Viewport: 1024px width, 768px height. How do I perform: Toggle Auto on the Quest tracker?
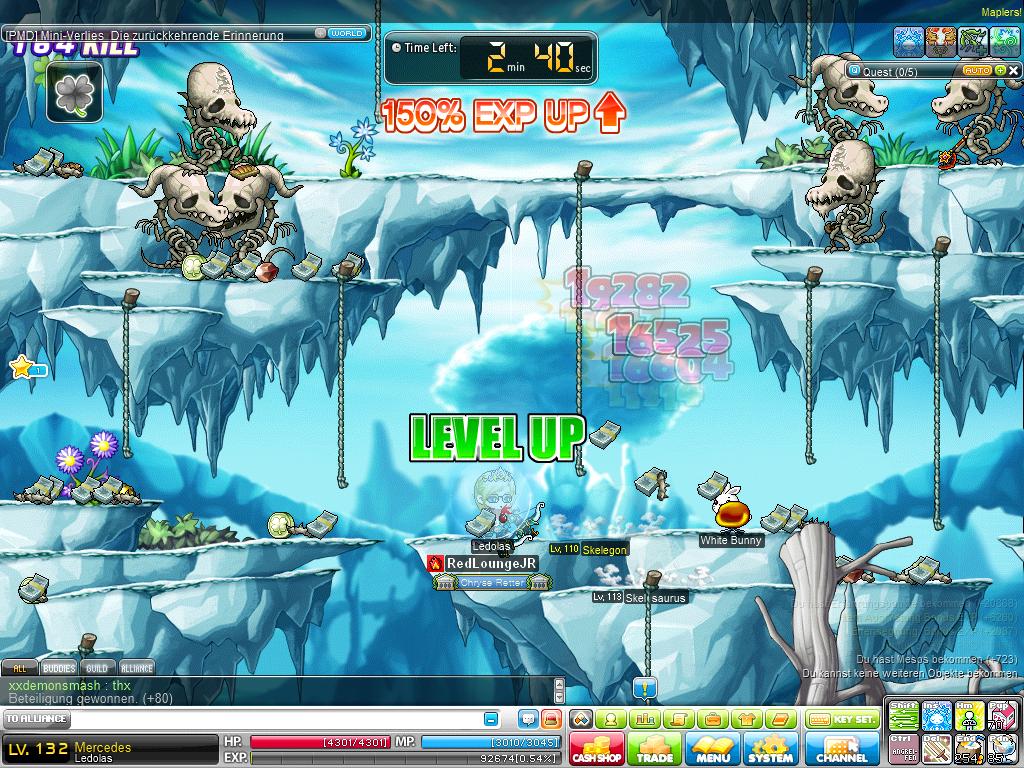coord(975,71)
